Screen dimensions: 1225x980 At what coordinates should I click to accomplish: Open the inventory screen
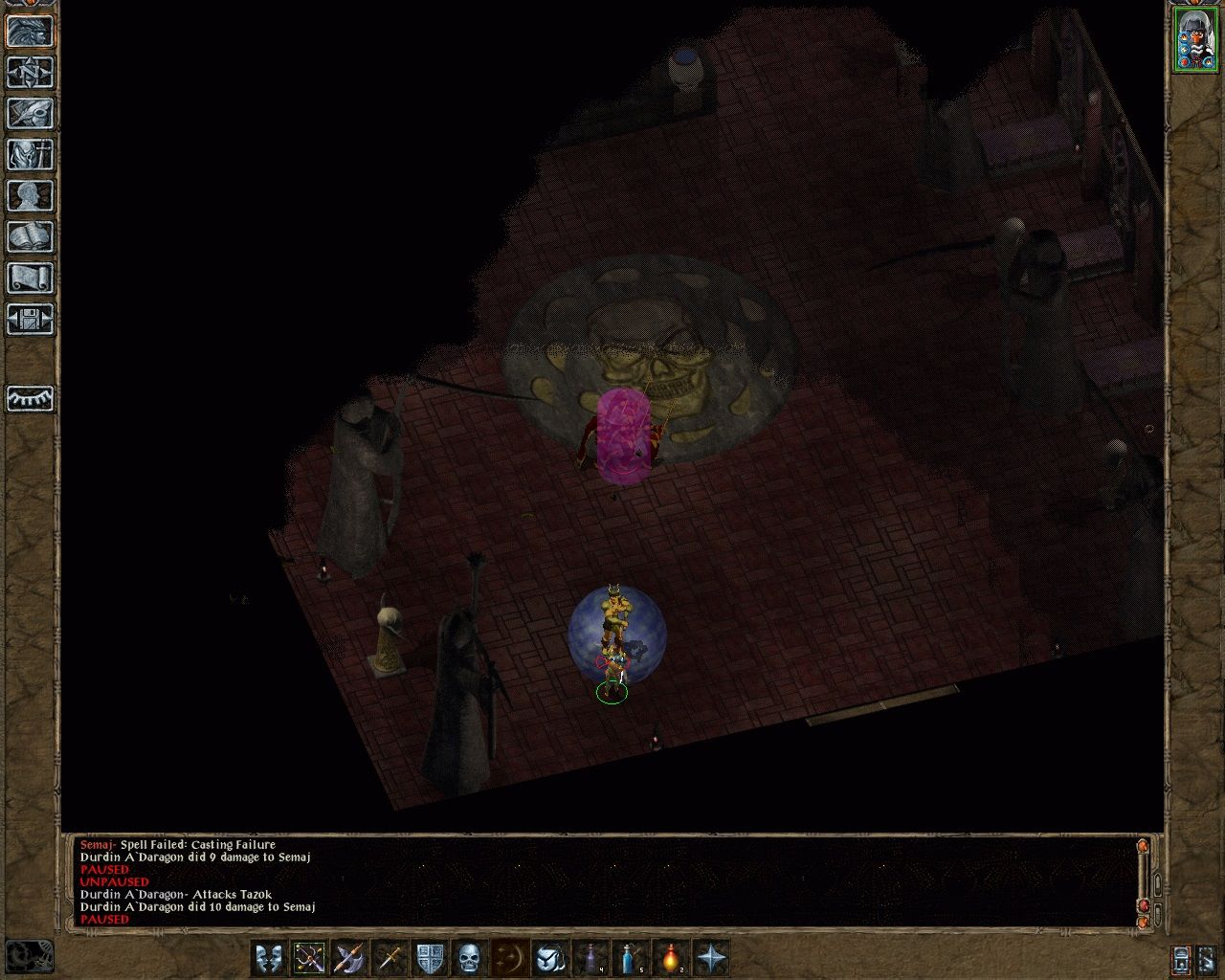point(30,155)
